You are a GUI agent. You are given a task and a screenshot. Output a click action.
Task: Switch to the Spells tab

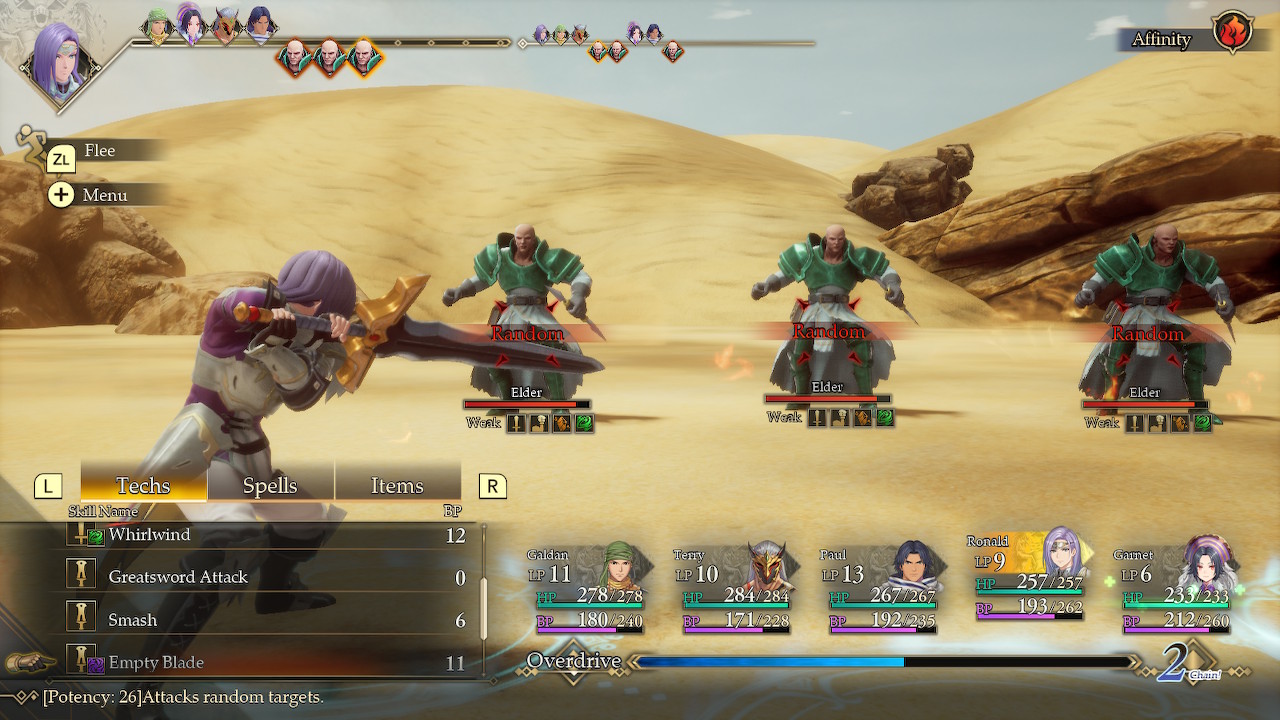pos(270,486)
